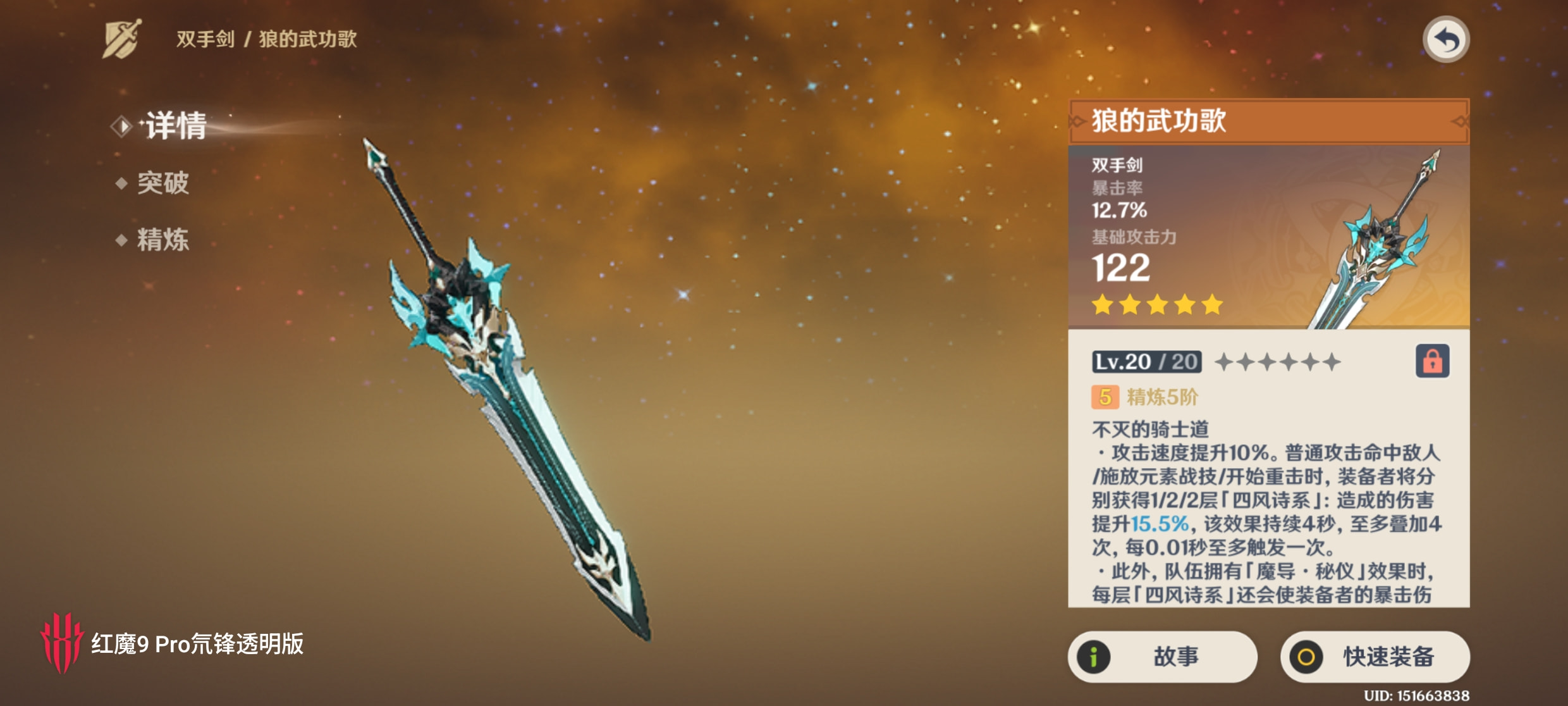
Task: Click the claymore weapon type icon
Action: pos(122,39)
